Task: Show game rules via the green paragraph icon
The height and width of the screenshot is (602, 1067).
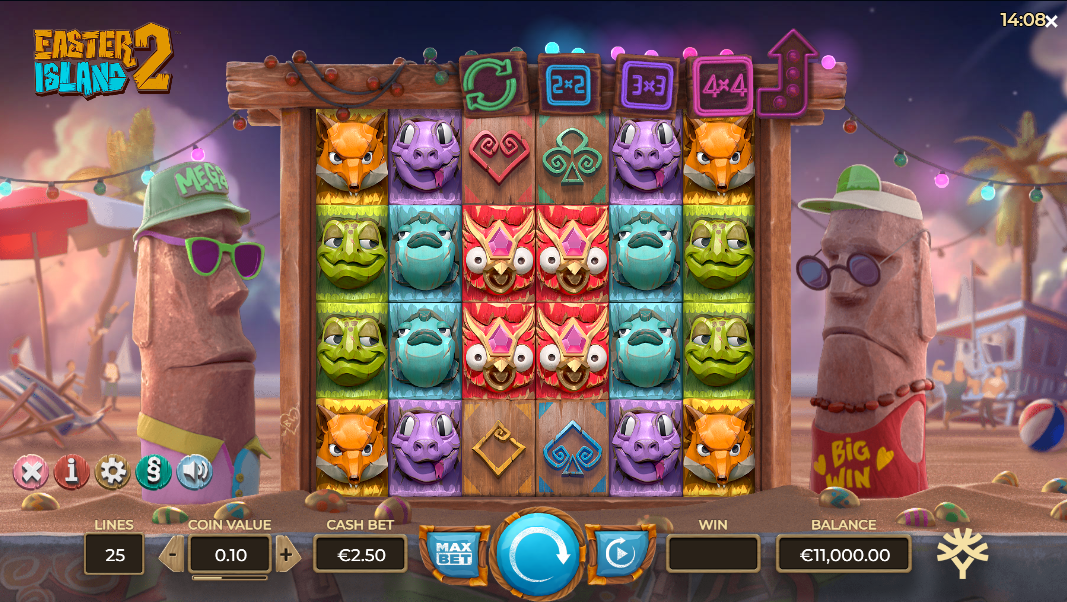Action: click(x=153, y=471)
